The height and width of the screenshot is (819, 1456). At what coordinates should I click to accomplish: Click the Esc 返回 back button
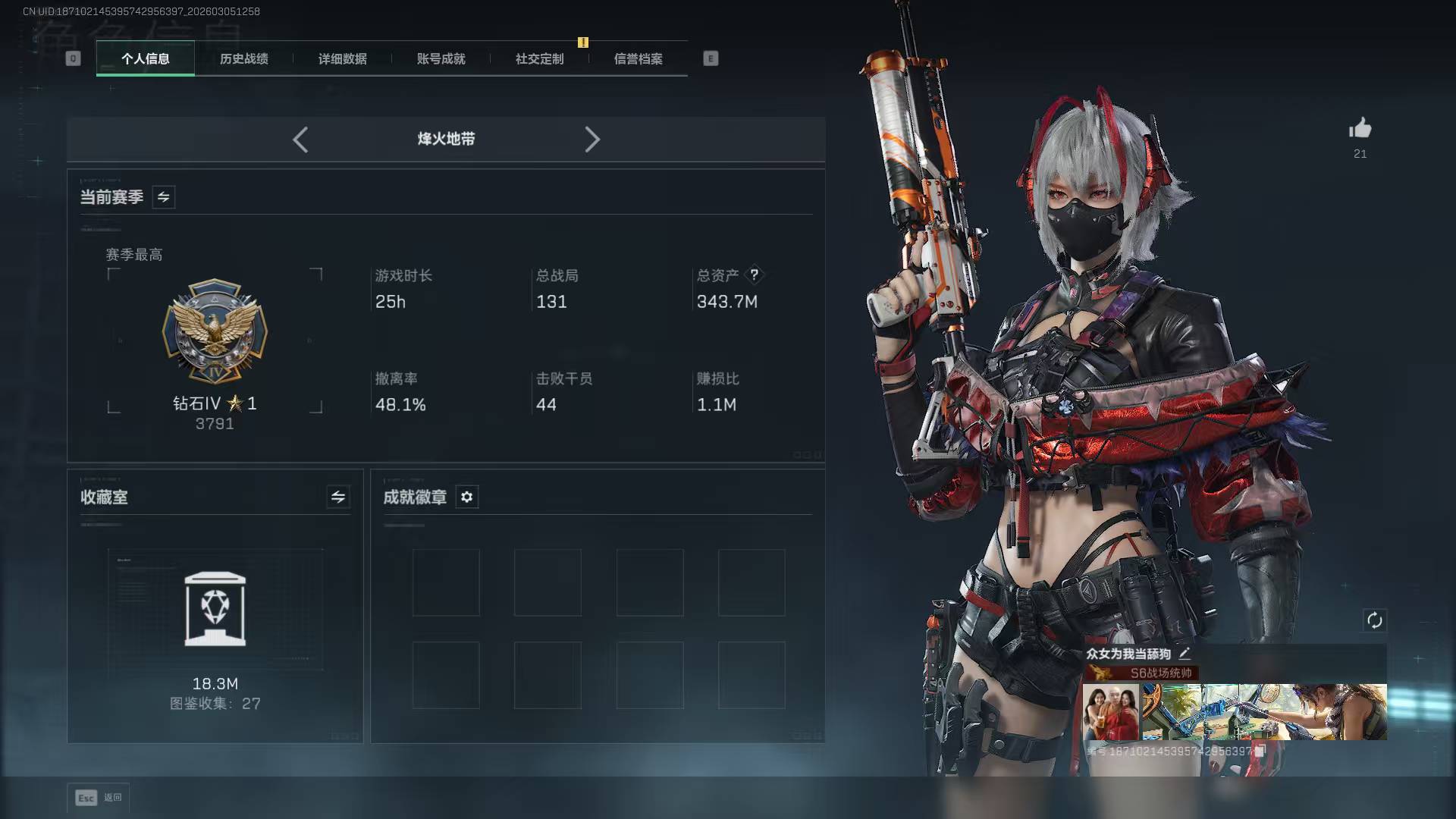[x=99, y=797]
